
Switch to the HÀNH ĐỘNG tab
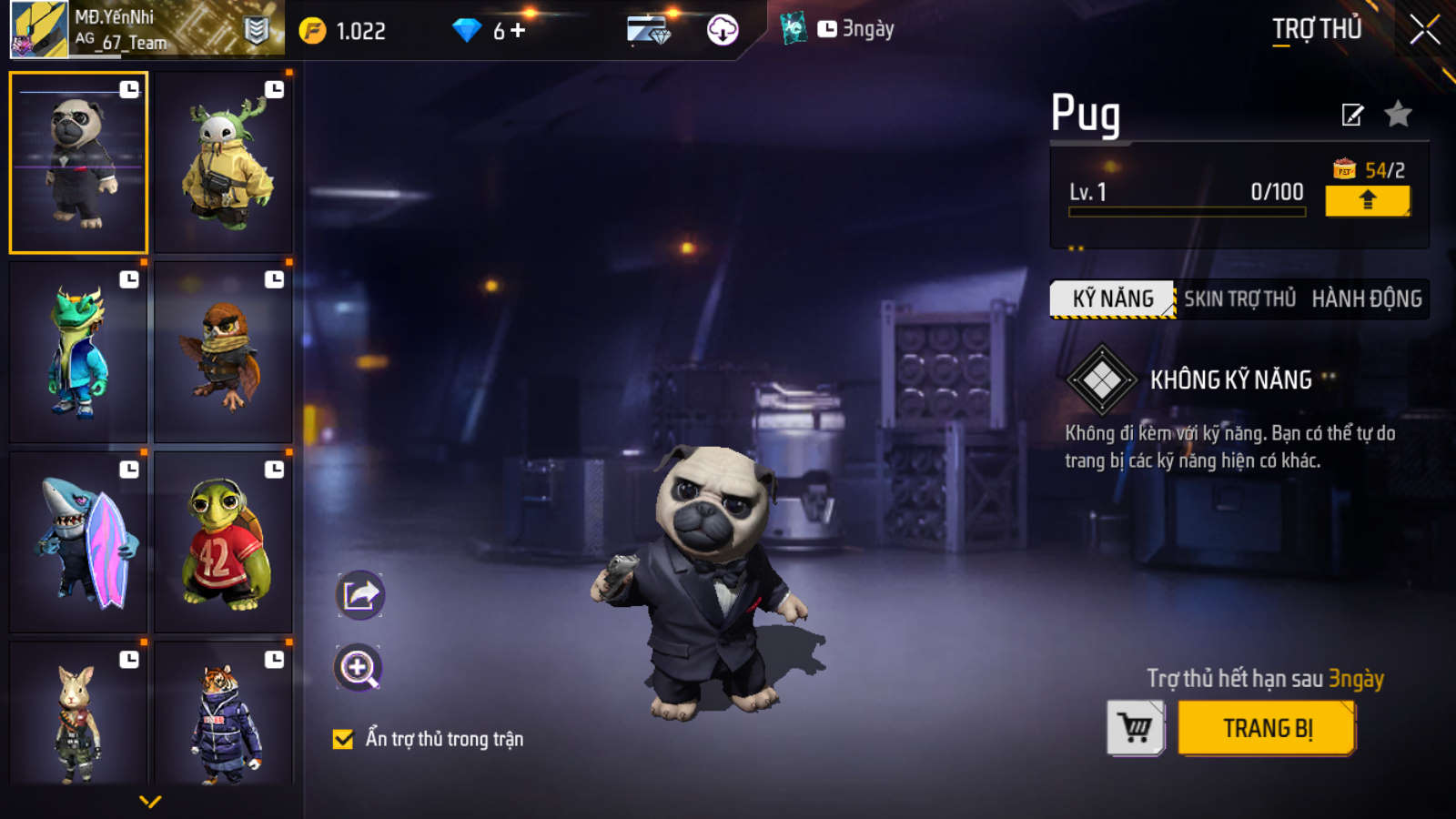[x=1366, y=299]
